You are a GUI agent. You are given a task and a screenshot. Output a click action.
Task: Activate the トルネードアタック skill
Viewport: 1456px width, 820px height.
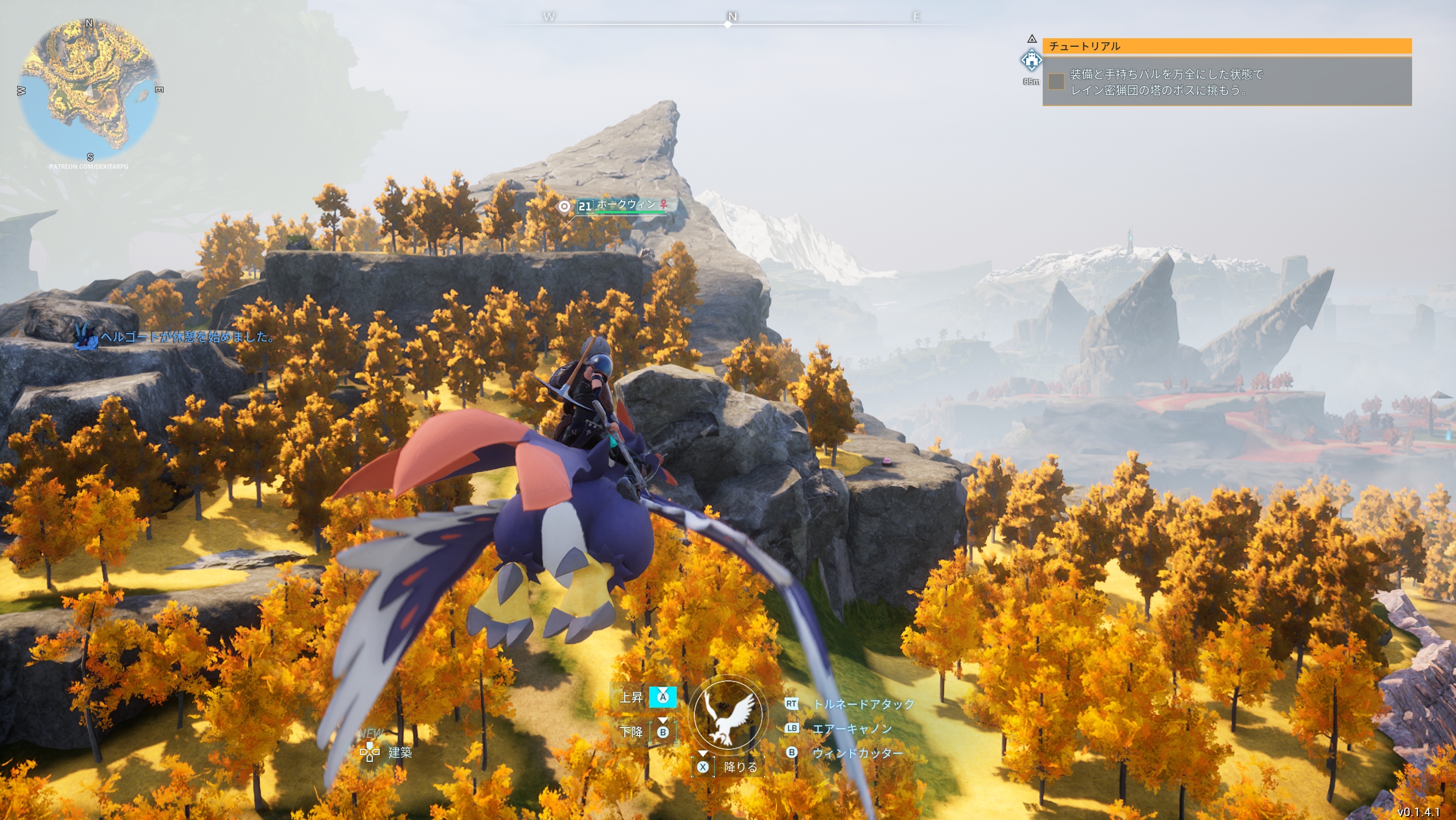pyautogui.click(x=863, y=704)
